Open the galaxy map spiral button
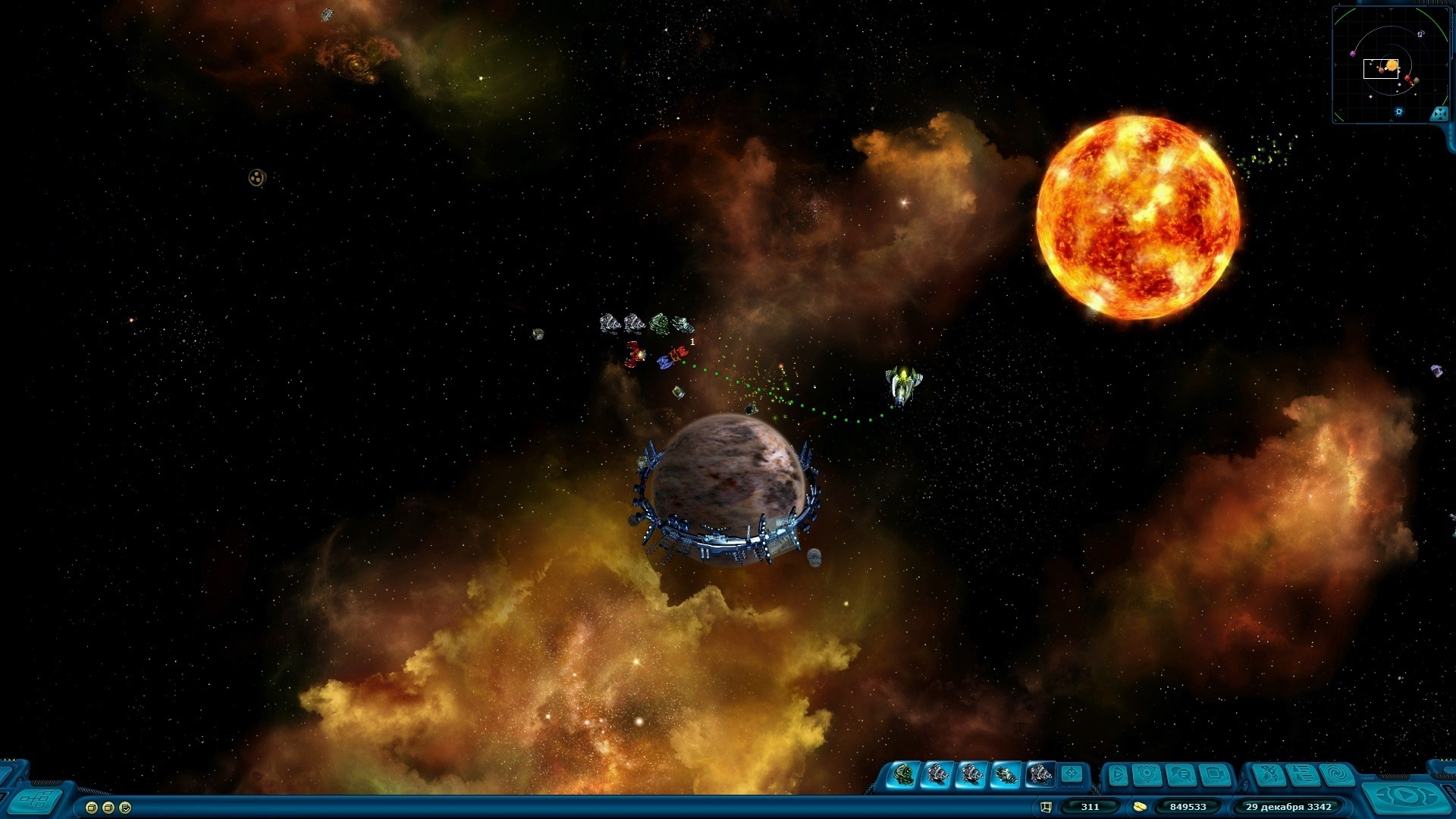The image size is (1456, 819). [x=1337, y=775]
